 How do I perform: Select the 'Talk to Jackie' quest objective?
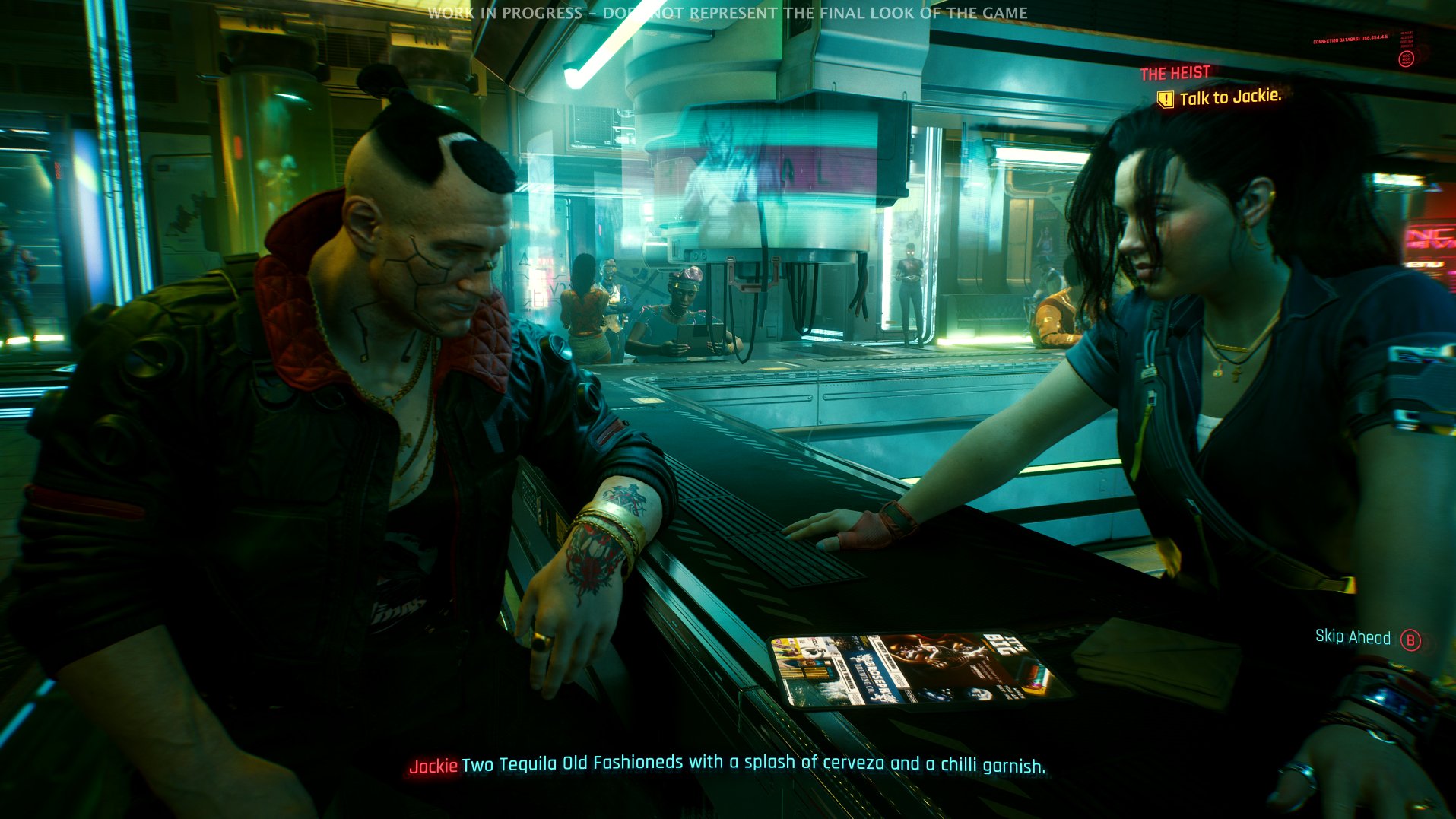[x=1229, y=97]
